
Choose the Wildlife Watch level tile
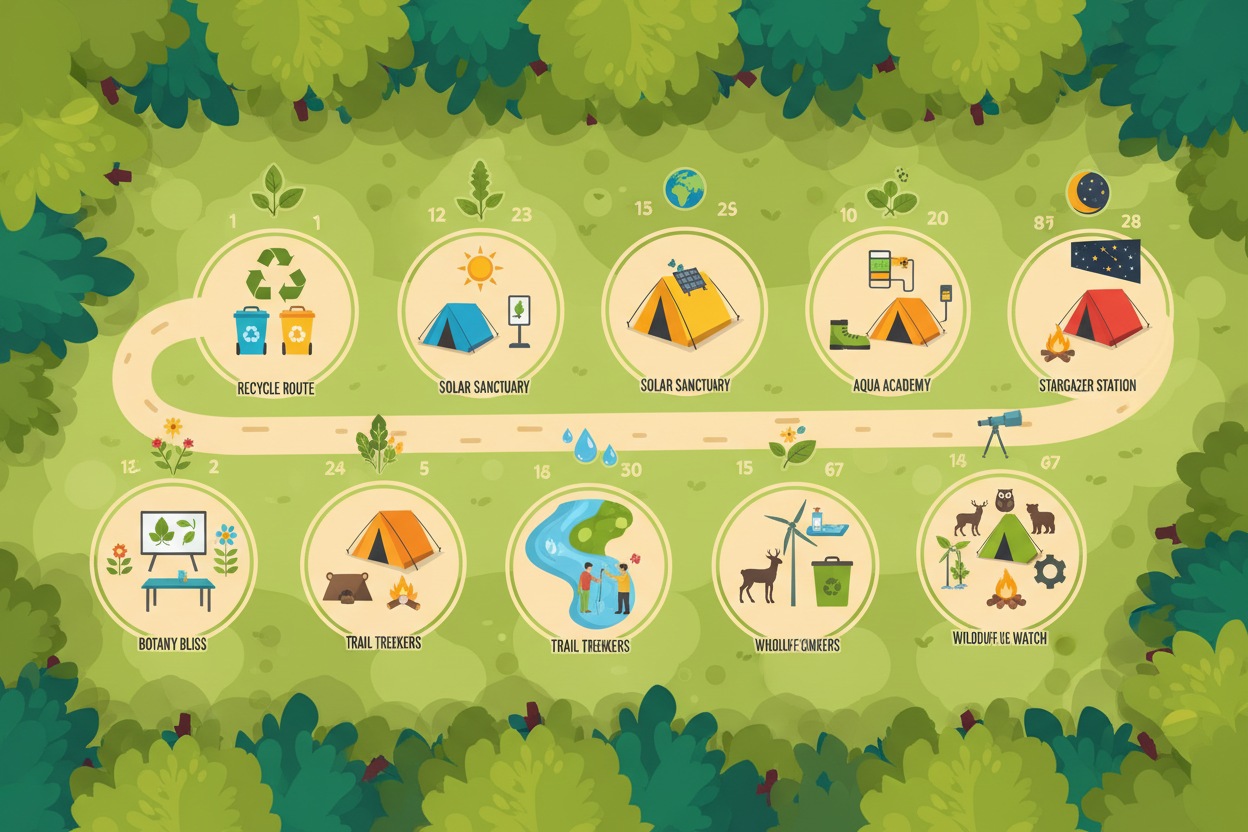[1000, 556]
